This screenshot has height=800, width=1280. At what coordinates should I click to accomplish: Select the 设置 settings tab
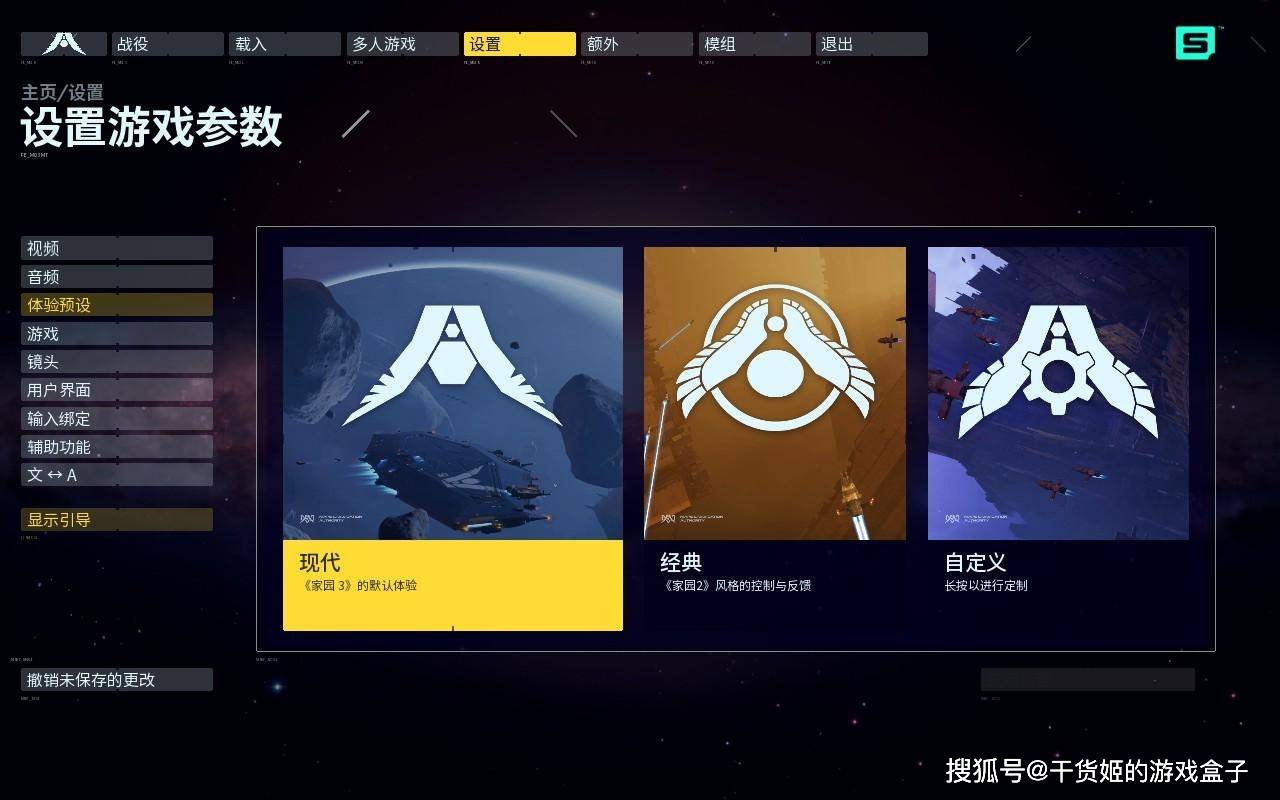(x=519, y=44)
